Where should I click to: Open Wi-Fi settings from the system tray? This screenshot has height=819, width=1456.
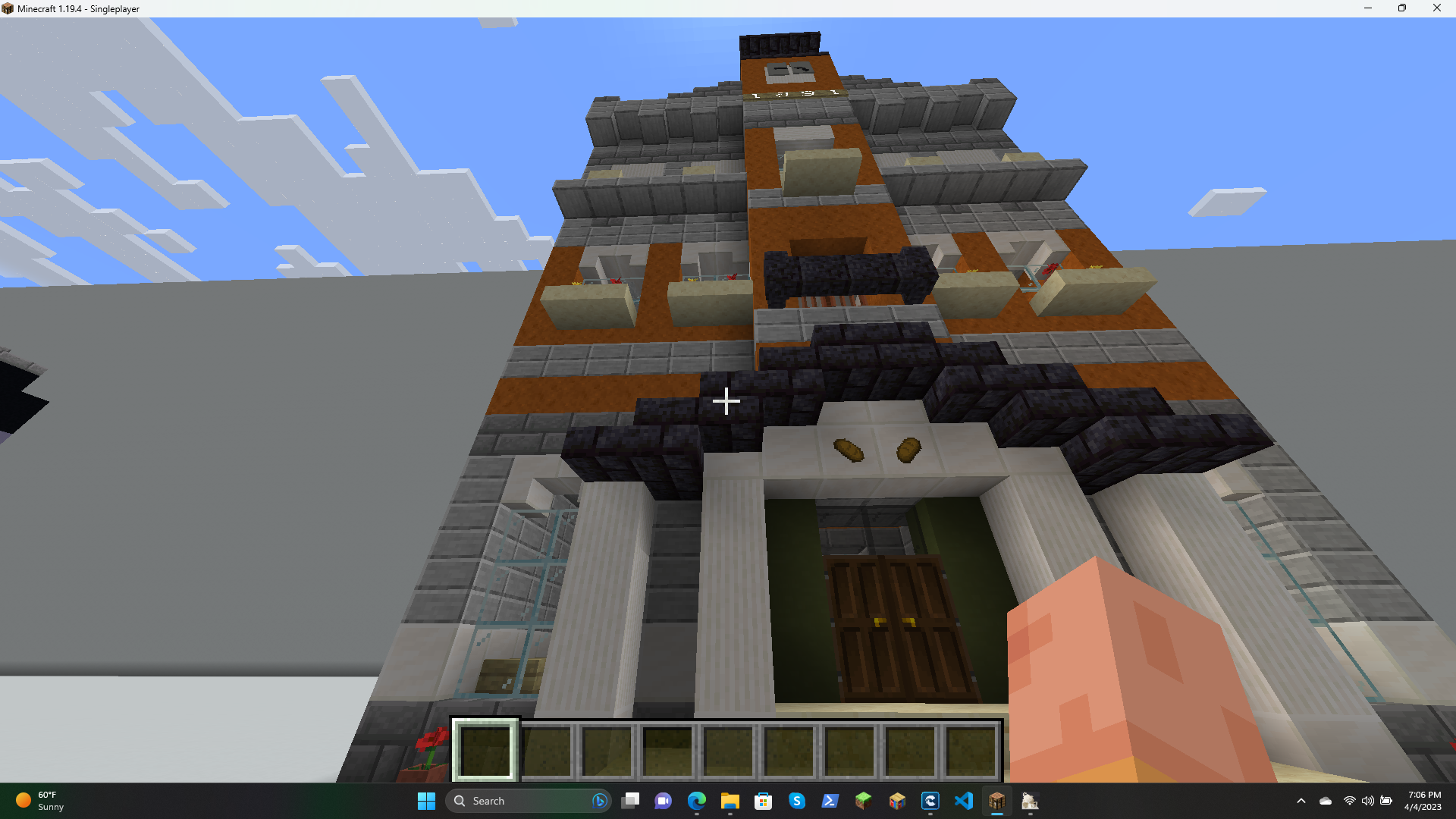coord(1350,802)
